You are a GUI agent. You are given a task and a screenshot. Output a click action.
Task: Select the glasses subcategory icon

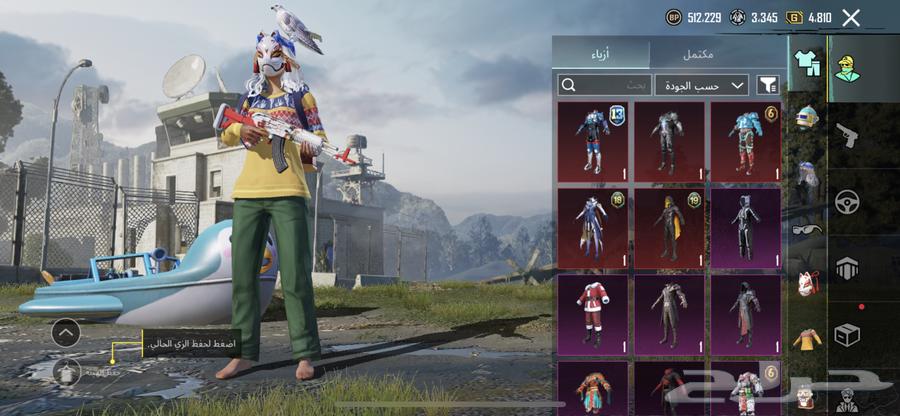[x=807, y=229]
